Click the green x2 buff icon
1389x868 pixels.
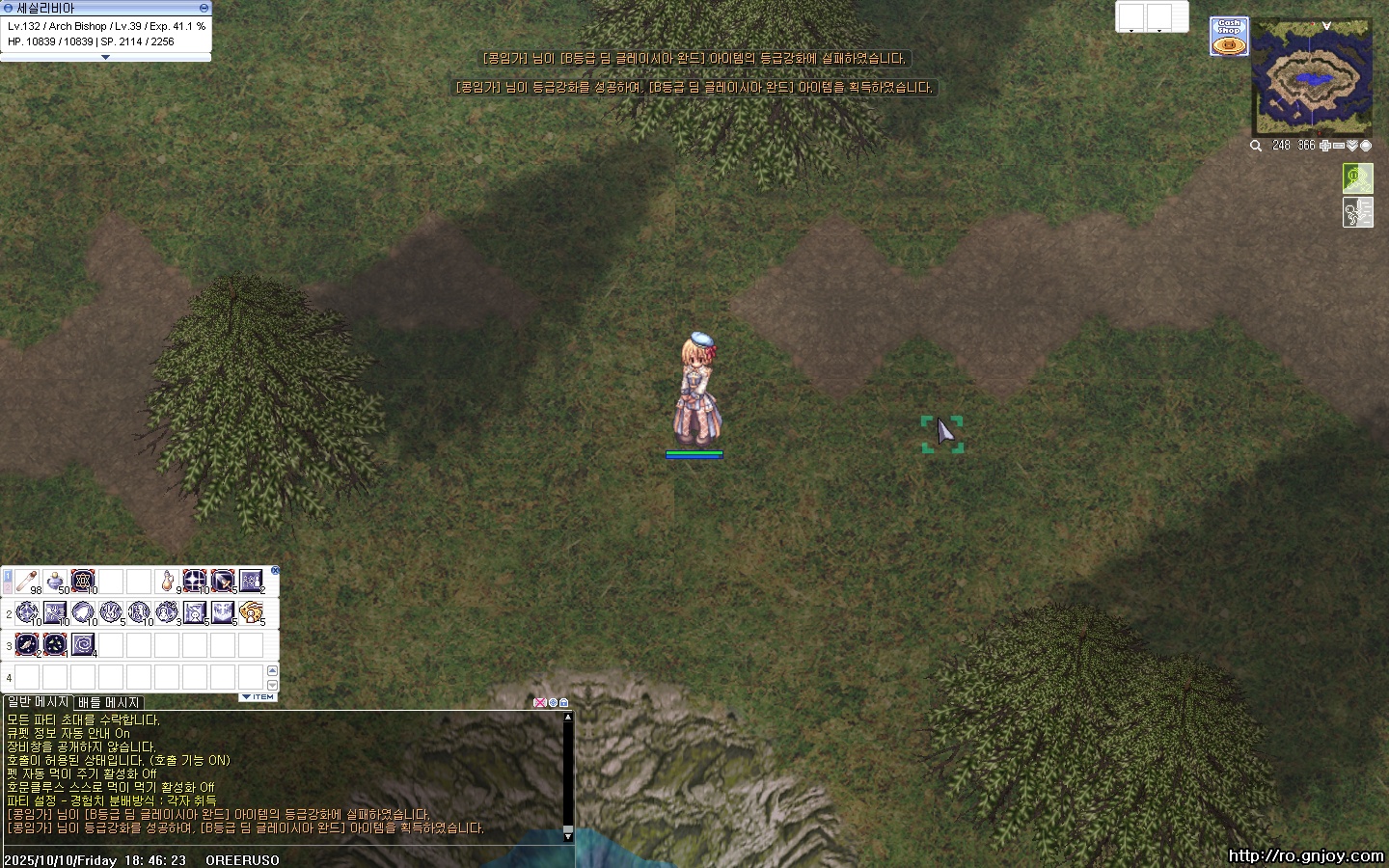tap(1357, 177)
